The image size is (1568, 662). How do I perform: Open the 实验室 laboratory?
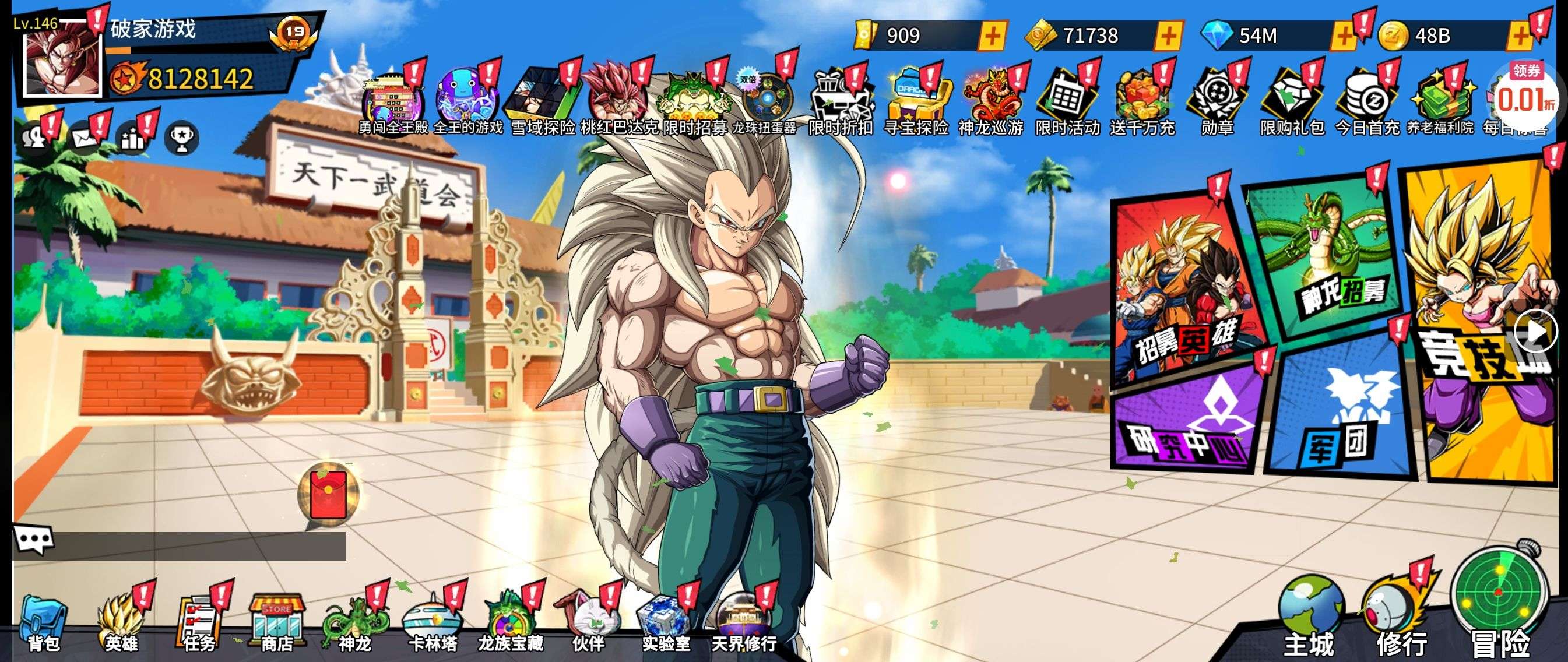pos(666,624)
